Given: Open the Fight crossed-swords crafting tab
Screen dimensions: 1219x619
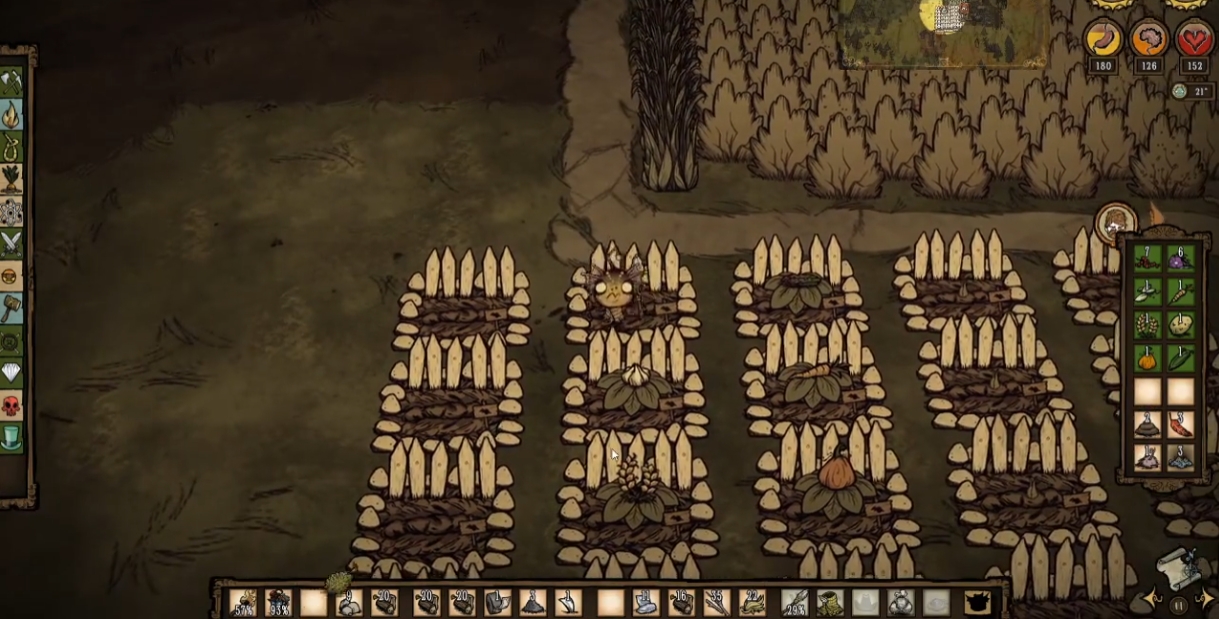Looking at the screenshot, I should [11, 243].
